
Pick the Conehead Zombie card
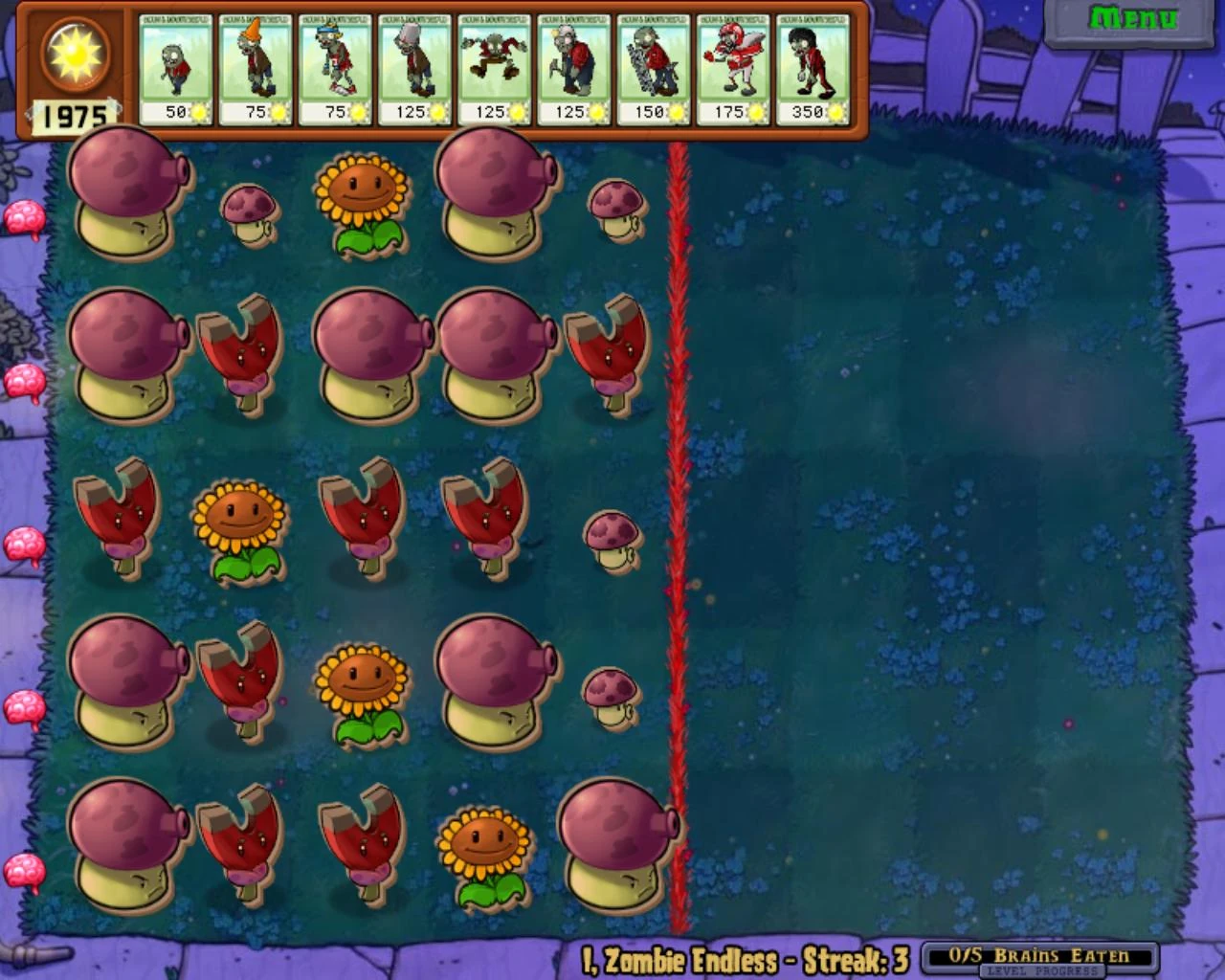pyautogui.click(x=256, y=67)
